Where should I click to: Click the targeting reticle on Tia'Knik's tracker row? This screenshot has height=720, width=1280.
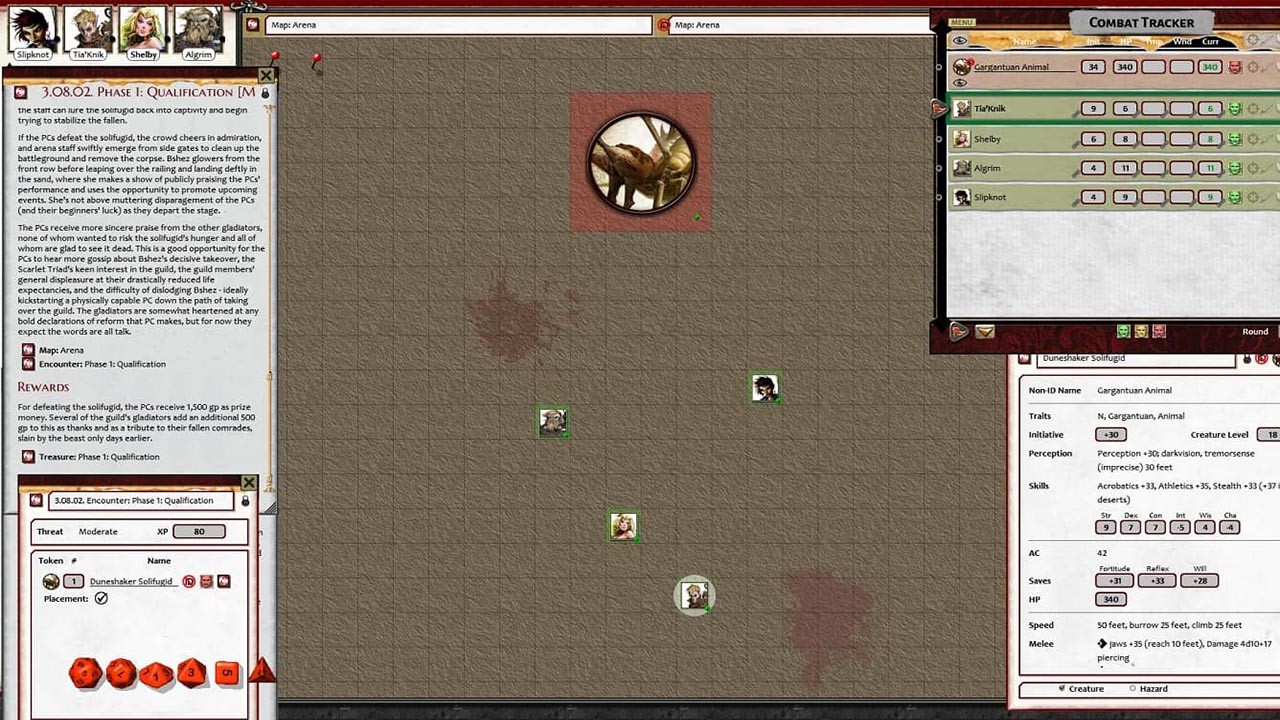[1253, 108]
